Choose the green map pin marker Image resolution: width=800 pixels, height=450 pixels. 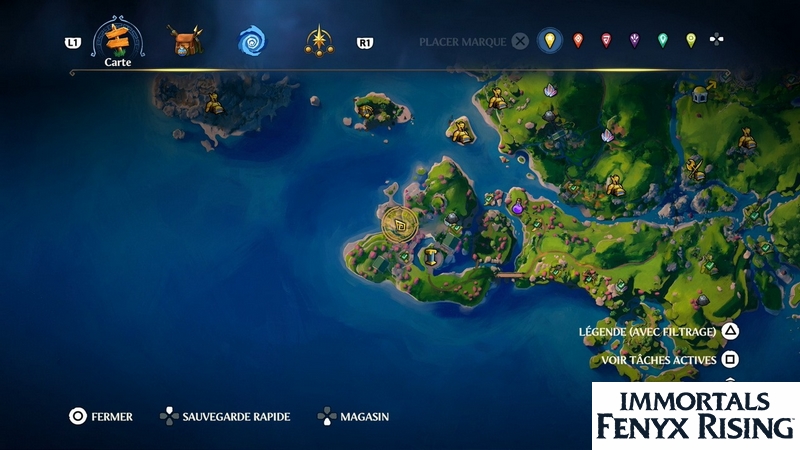662,41
